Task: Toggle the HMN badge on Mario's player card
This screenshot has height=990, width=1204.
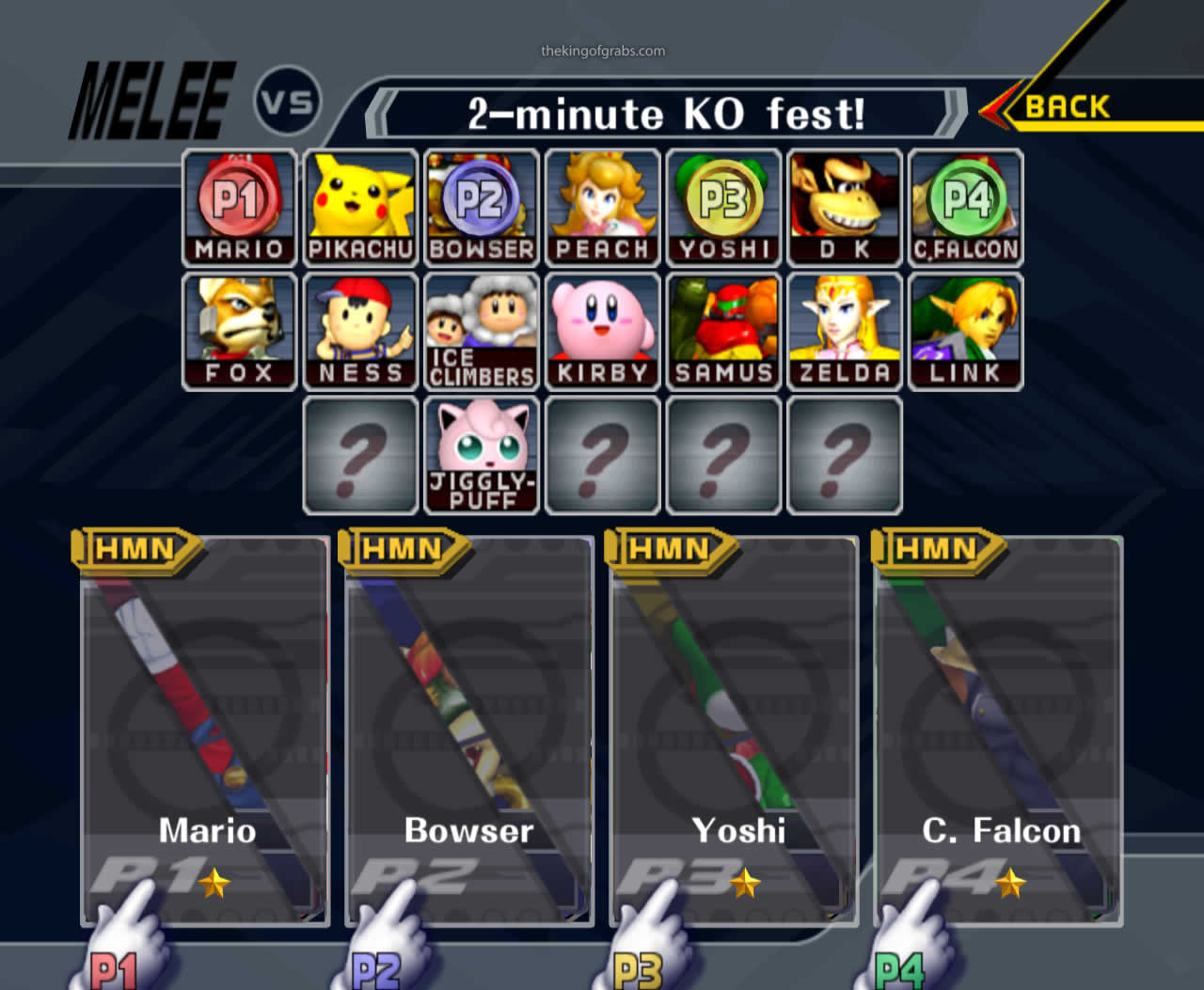Action: (x=136, y=550)
